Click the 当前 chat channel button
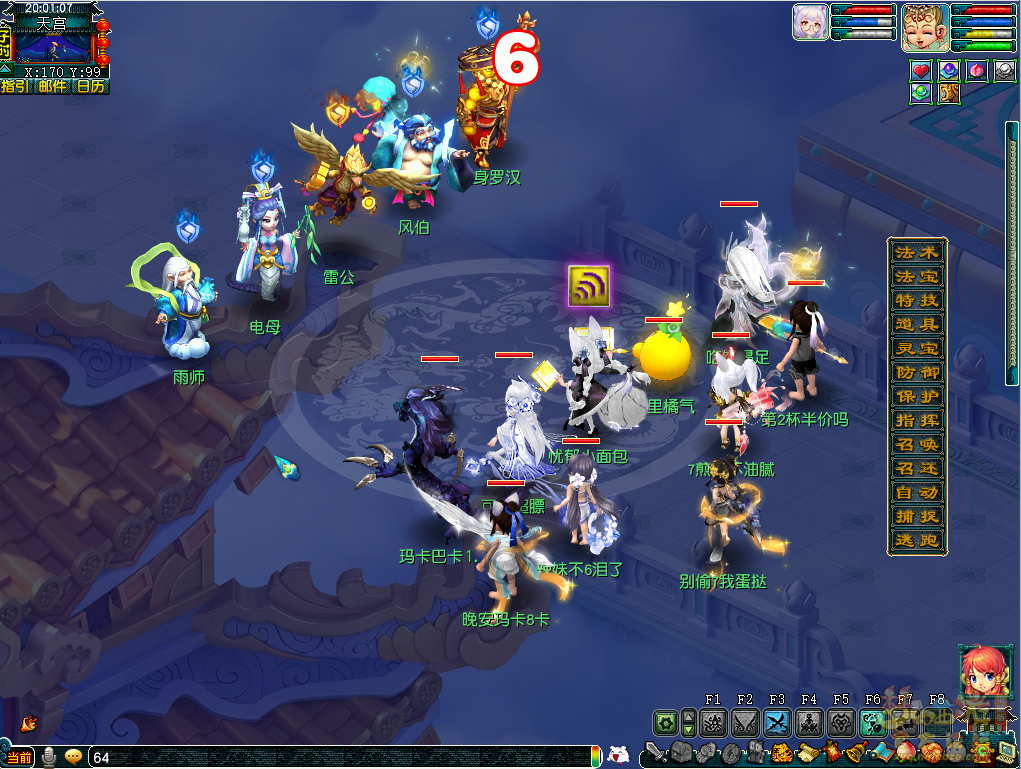The image size is (1021, 769). pyautogui.click(x=19, y=757)
